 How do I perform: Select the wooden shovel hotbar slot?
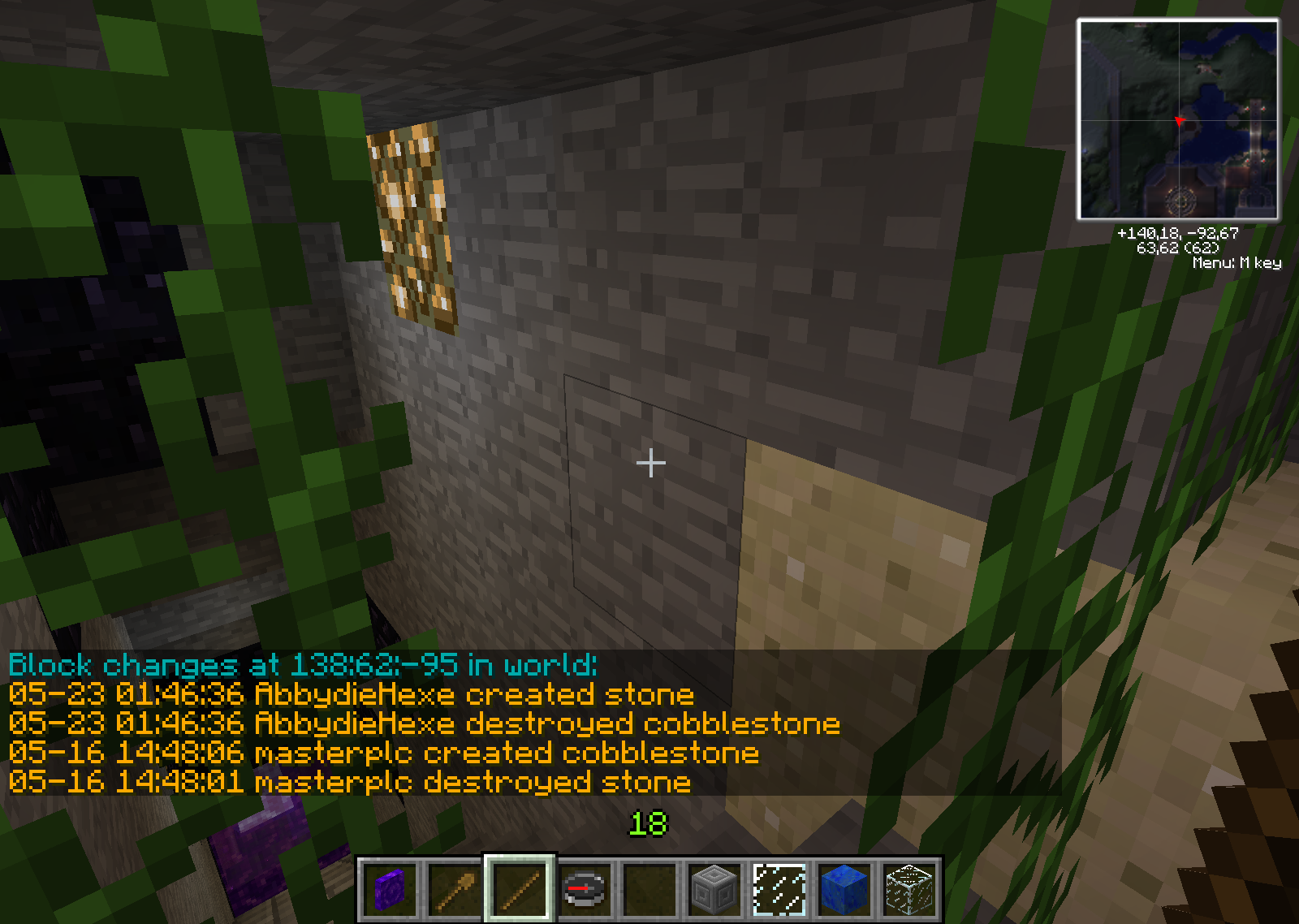[x=455, y=889]
